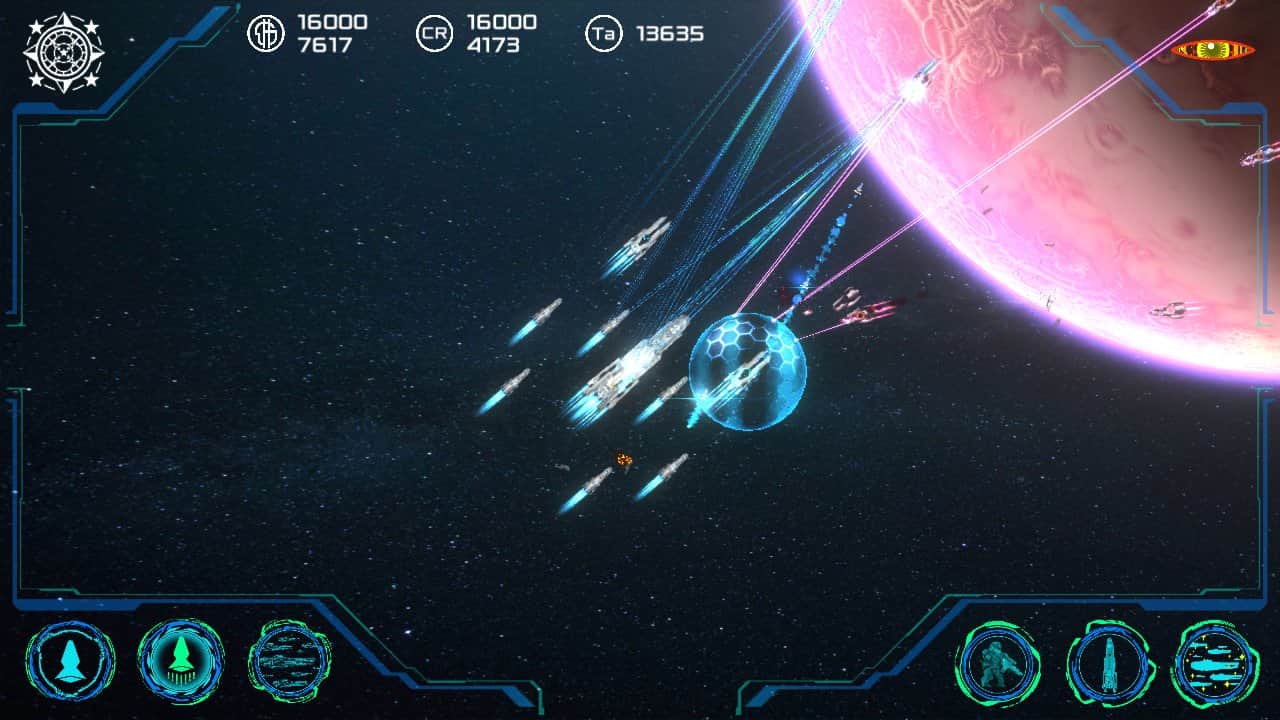Select the upright rocket ship icon
The image size is (1280, 720).
[1110, 664]
